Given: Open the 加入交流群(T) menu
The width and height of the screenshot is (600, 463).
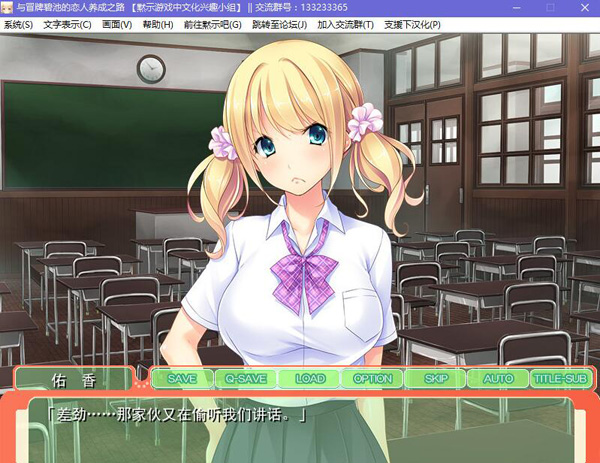Looking at the screenshot, I should pos(346,24).
